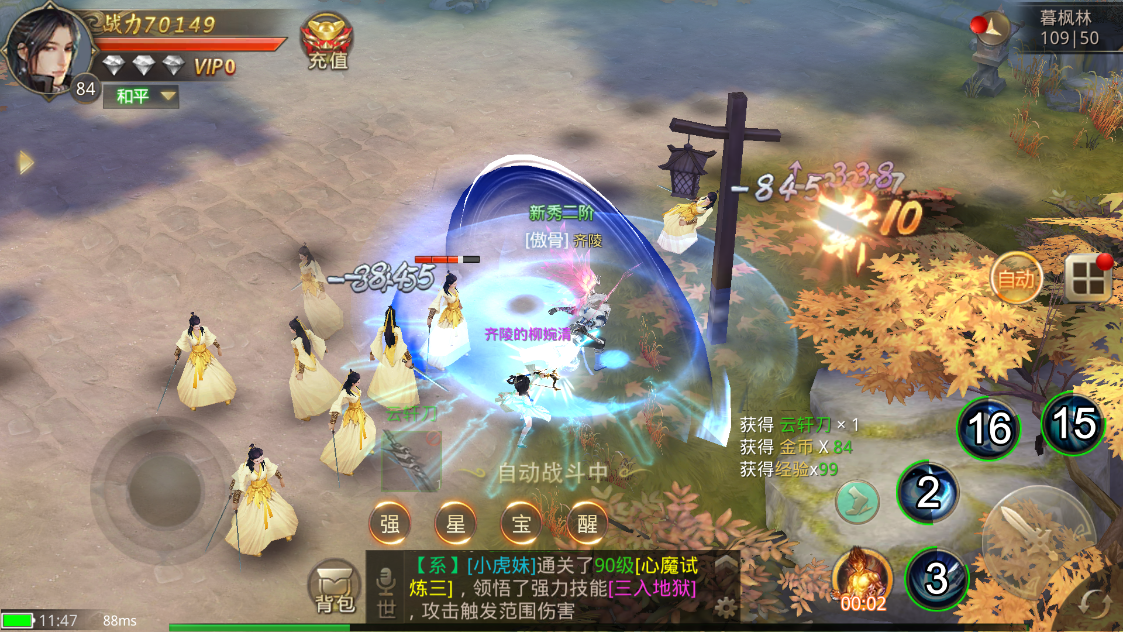
Task: Tap the 宝 gem button
Action: point(520,522)
